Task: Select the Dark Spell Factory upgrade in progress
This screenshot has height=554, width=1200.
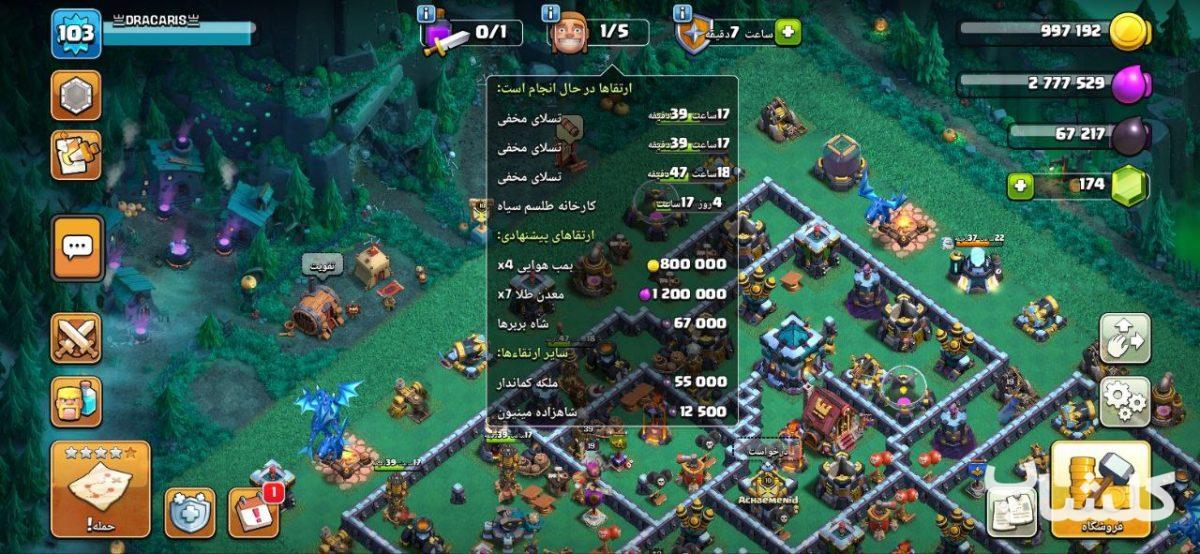Action: [x=612, y=205]
